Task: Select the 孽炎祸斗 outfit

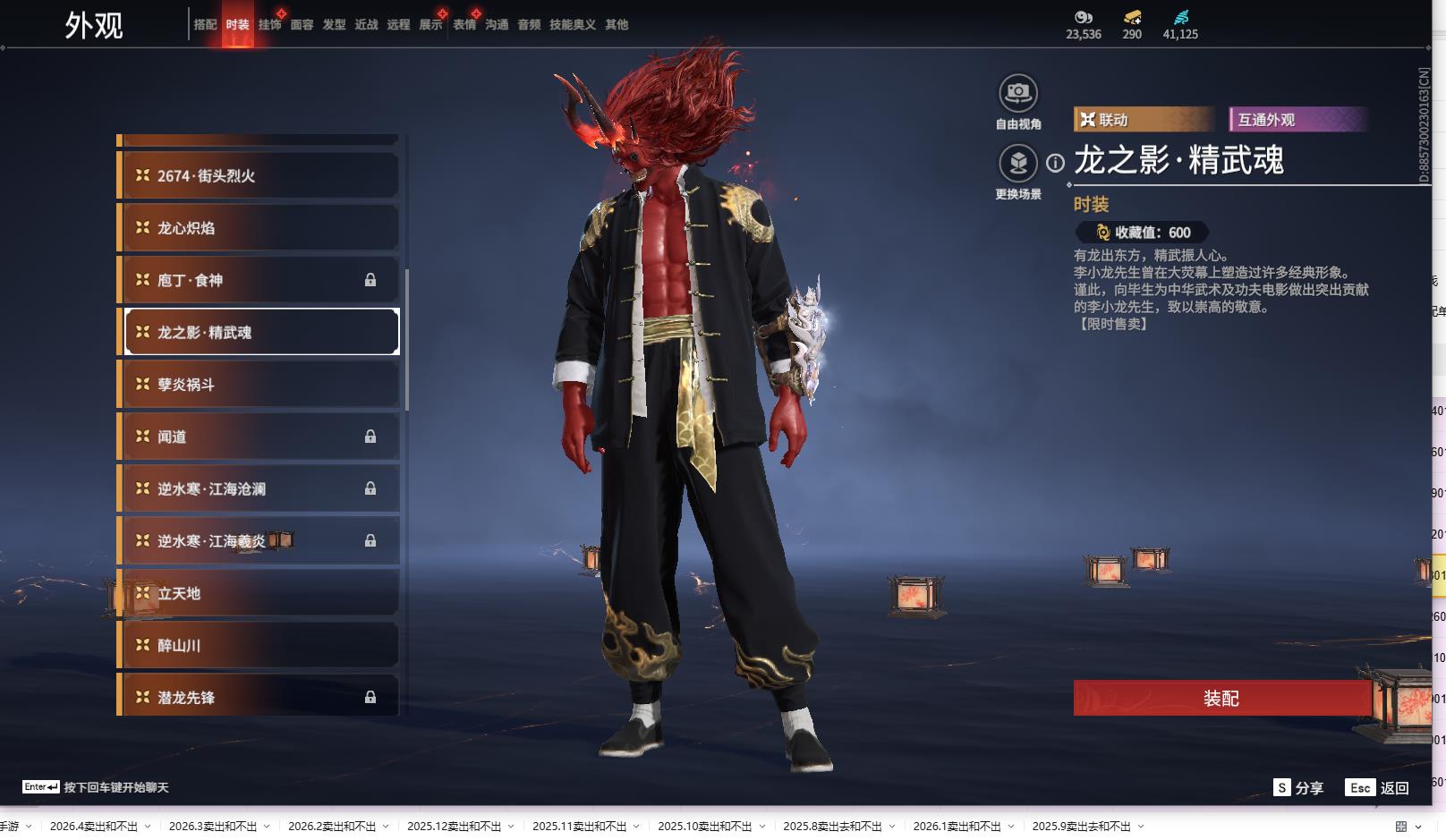Action: [x=259, y=385]
